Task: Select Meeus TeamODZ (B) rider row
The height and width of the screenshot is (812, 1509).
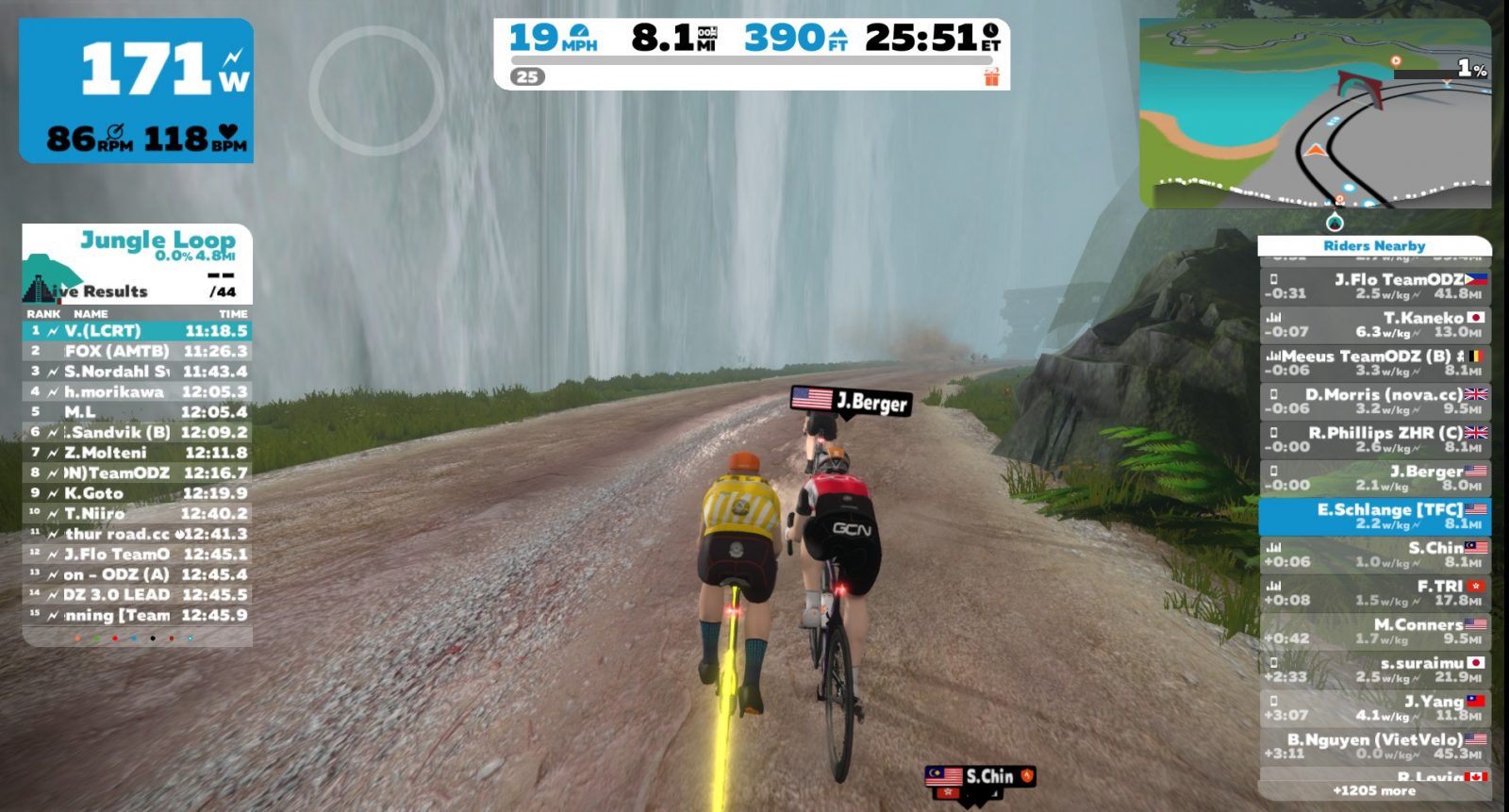Action: 1375,363
